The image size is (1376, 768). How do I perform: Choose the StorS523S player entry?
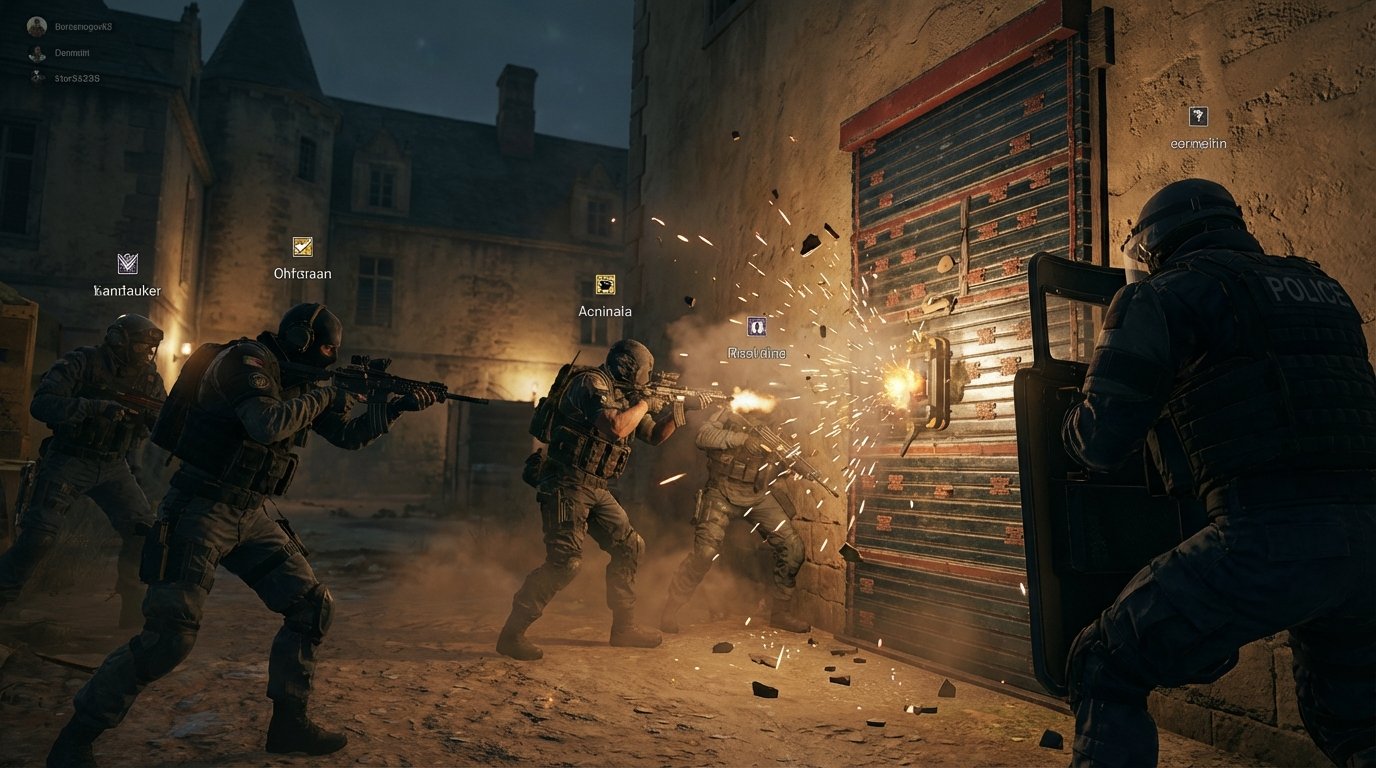coord(66,77)
